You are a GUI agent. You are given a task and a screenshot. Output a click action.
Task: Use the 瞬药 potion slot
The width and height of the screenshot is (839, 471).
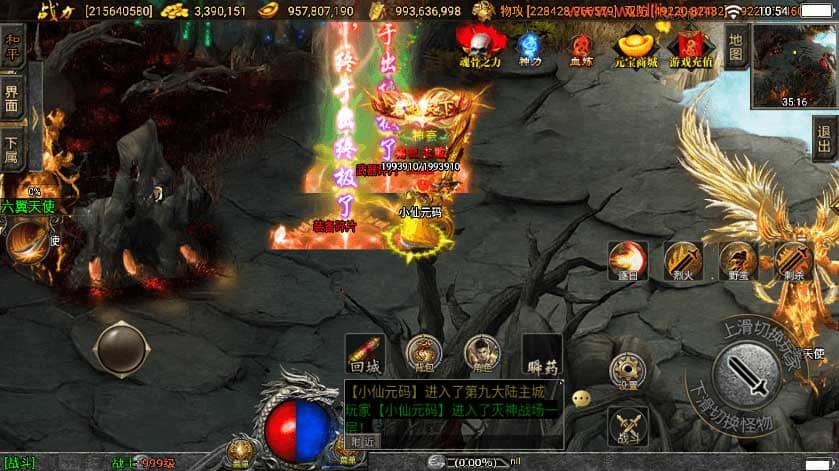coord(542,354)
